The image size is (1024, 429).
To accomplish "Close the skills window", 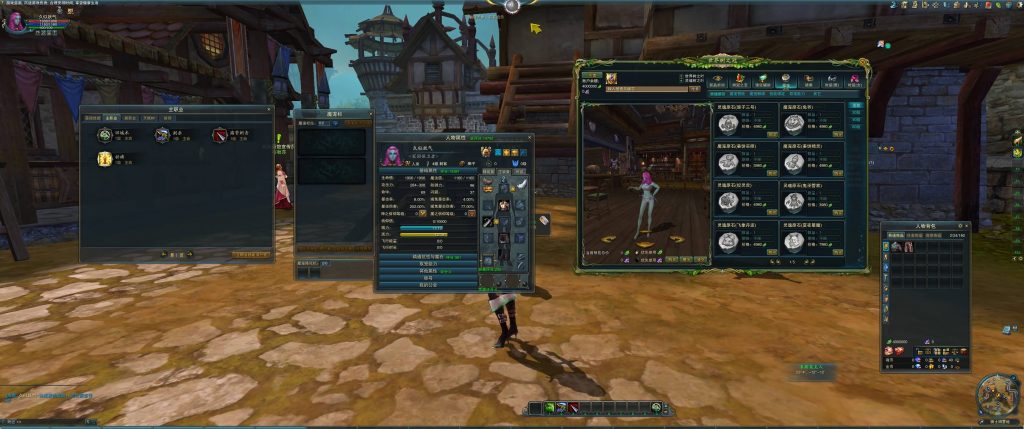I will [269, 109].
